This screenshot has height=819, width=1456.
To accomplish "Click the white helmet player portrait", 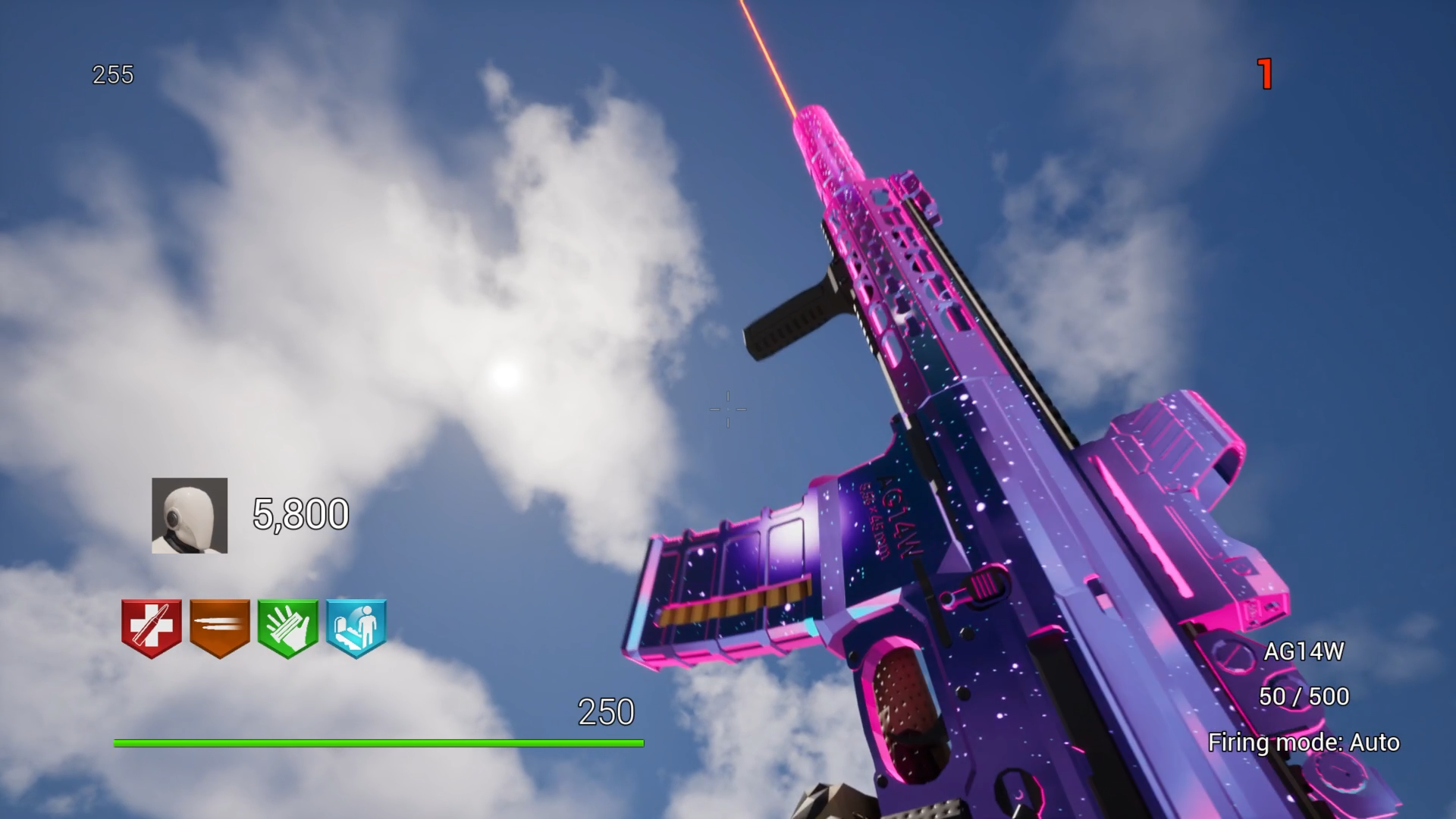I will (x=190, y=516).
